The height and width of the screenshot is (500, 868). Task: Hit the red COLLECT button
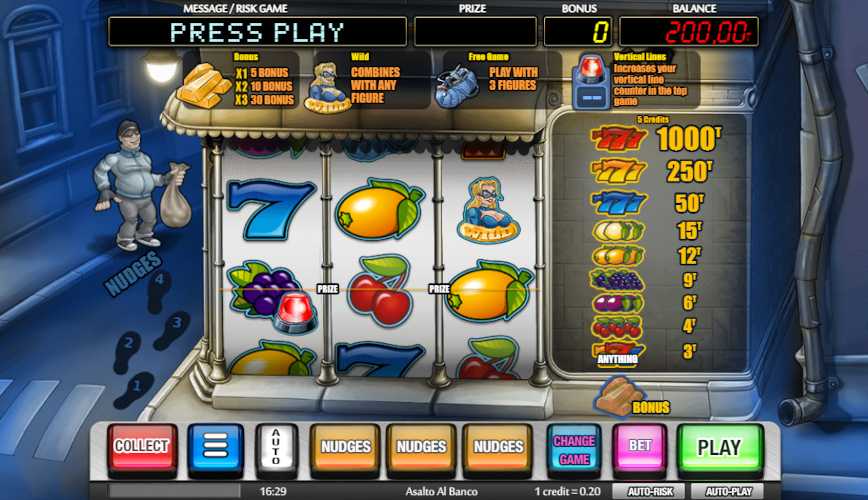tap(142, 447)
